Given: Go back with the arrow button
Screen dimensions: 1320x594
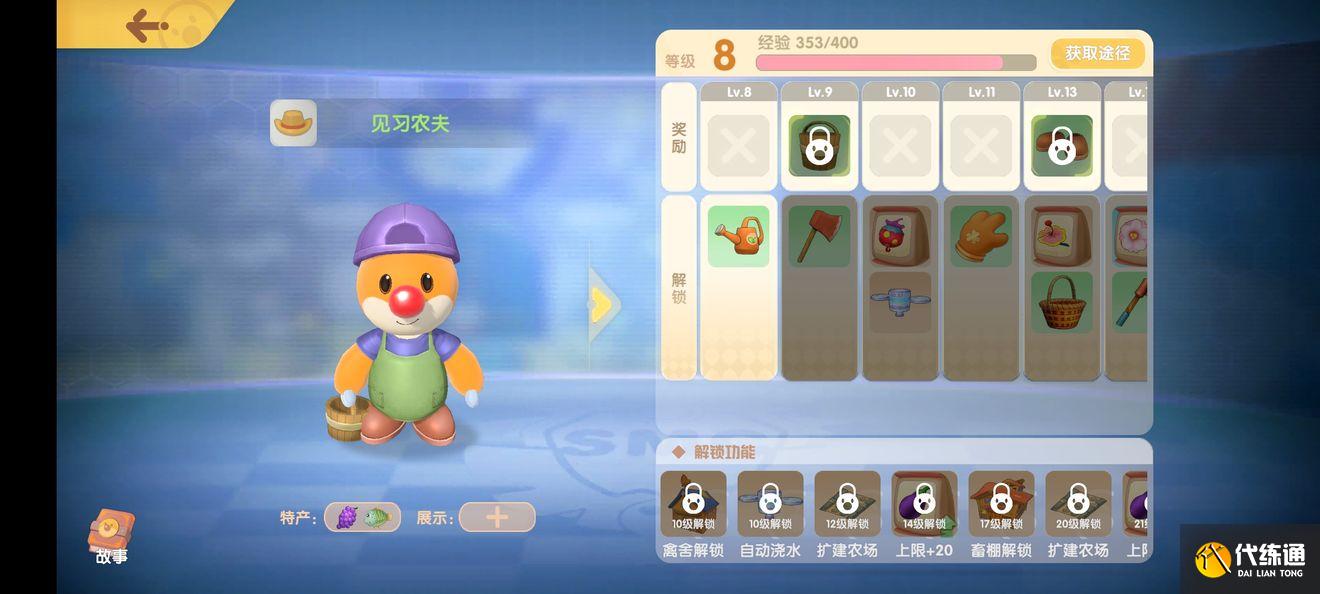Looking at the screenshot, I should pyautogui.click(x=146, y=25).
